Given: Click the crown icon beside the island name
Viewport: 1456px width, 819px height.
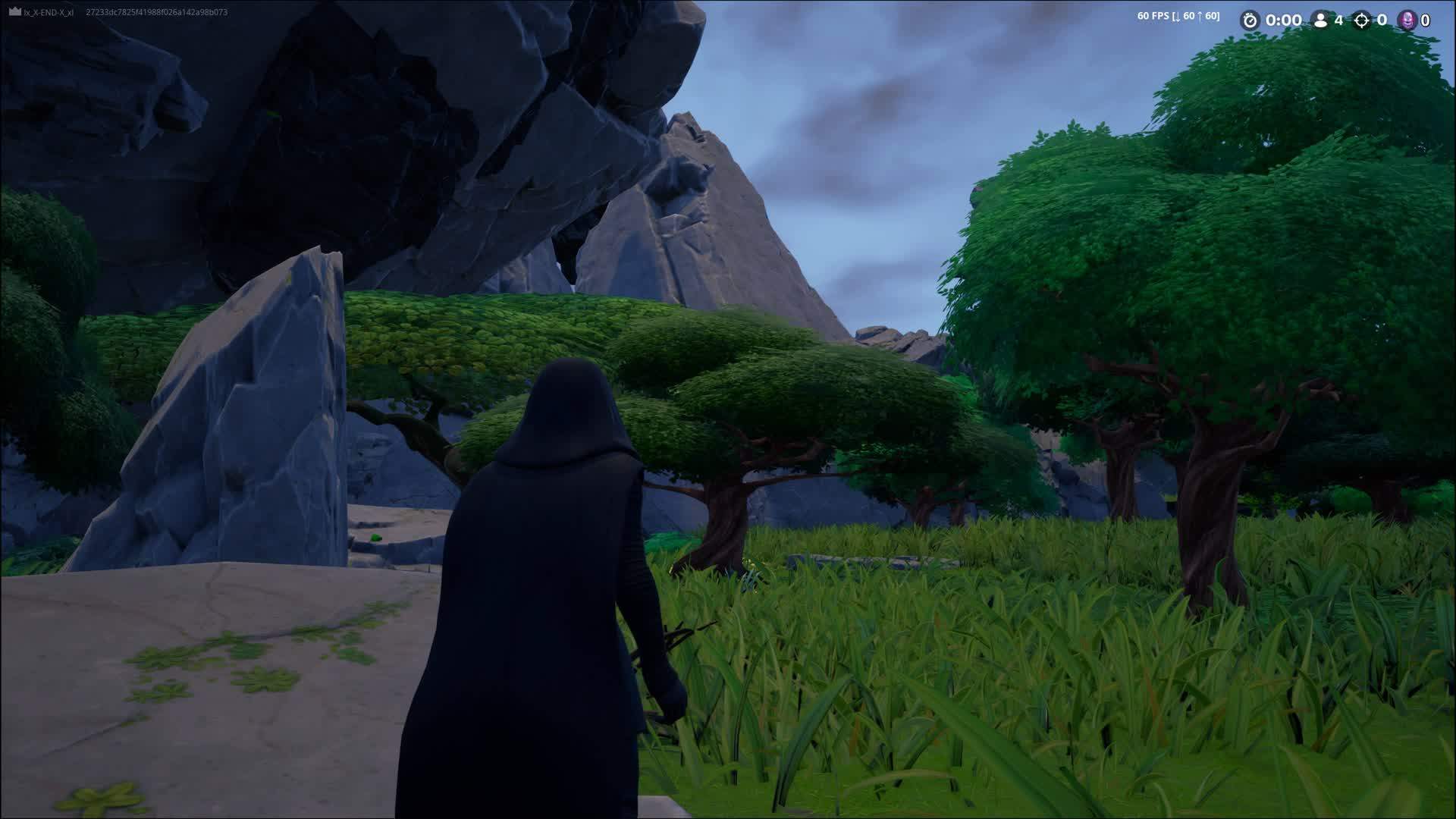Looking at the screenshot, I should pyautogui.click(x=14, y=11).
